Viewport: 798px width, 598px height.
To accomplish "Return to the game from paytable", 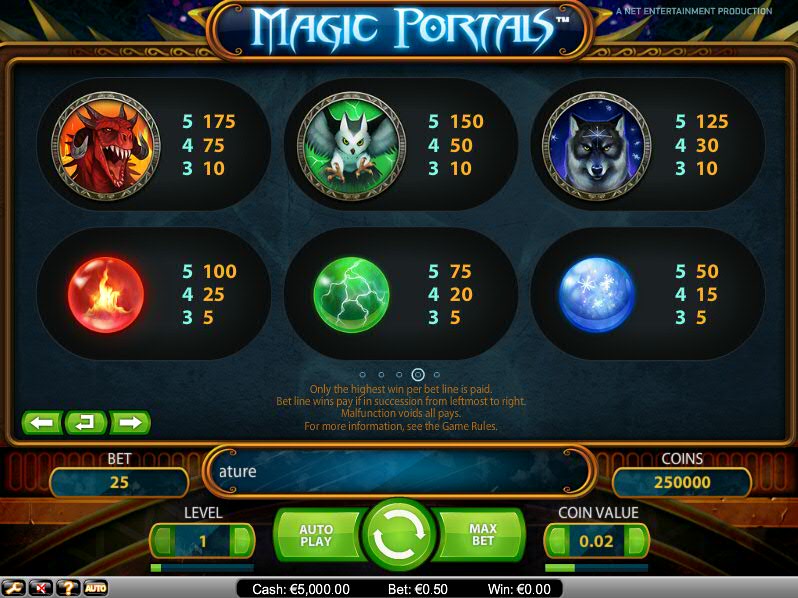I will click(x=86, y=423).
